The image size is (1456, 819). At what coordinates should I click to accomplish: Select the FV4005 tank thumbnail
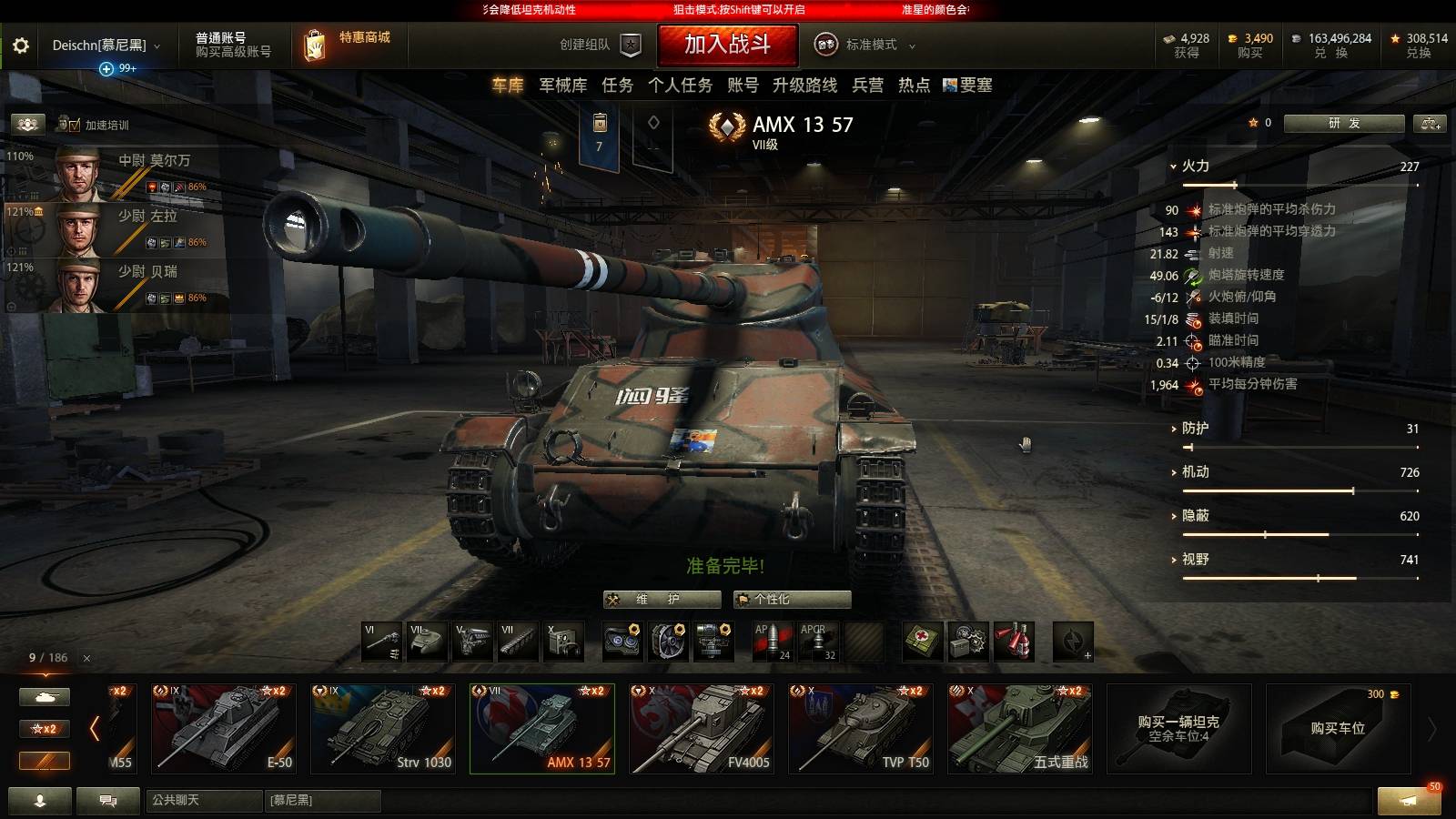(x=701, y=728)
